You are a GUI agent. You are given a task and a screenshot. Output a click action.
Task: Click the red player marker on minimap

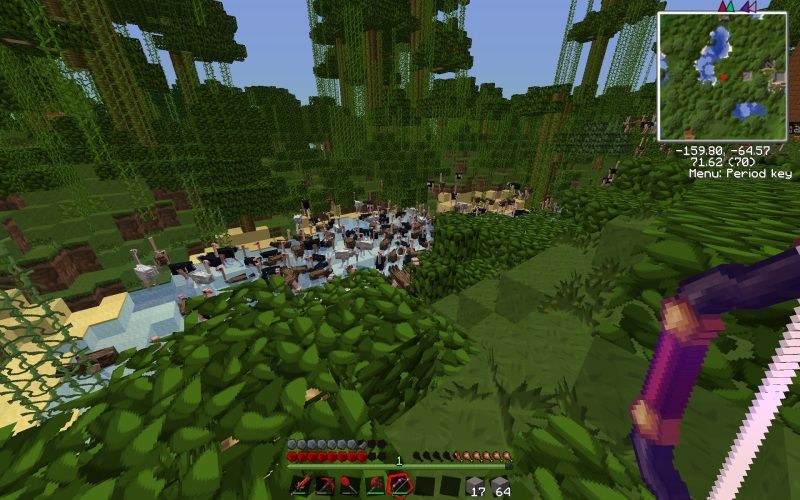pyautogui.click(x=724, y=76)
